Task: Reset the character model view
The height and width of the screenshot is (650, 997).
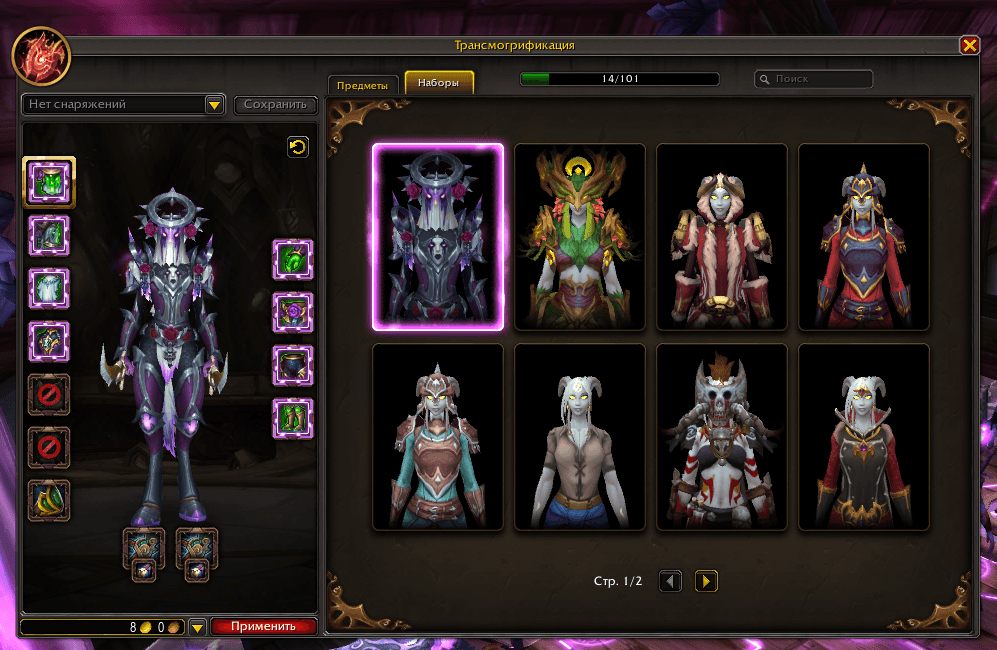Action: (298, 147)
